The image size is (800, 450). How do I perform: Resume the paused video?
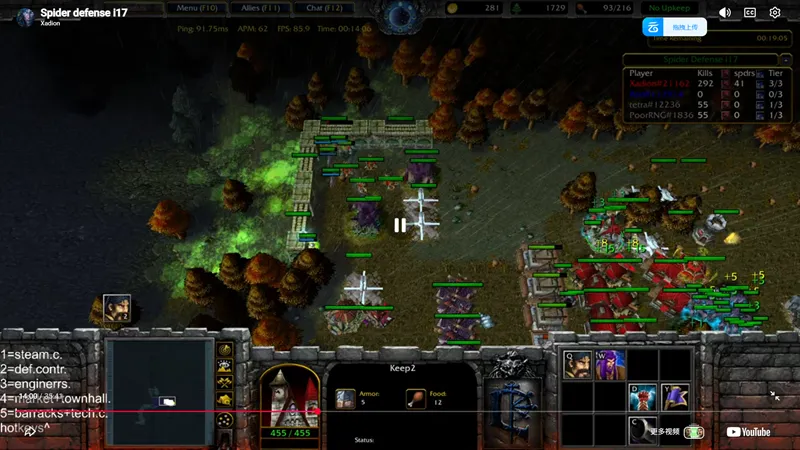point(400,225)
